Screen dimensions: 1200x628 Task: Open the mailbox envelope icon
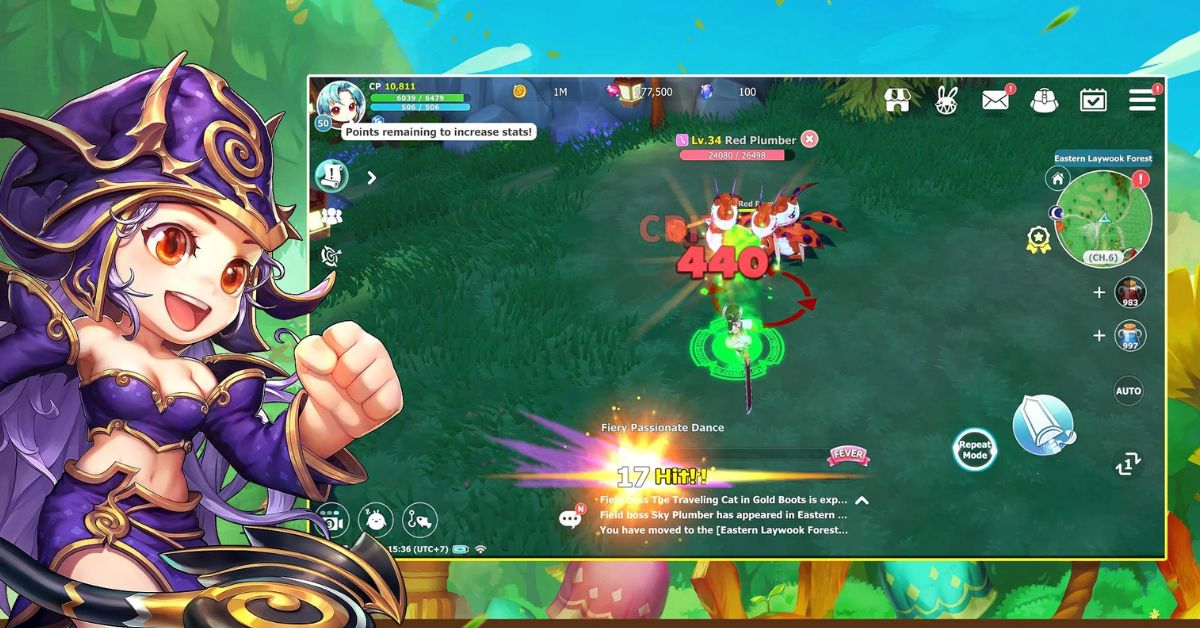[x=994, y=100]
